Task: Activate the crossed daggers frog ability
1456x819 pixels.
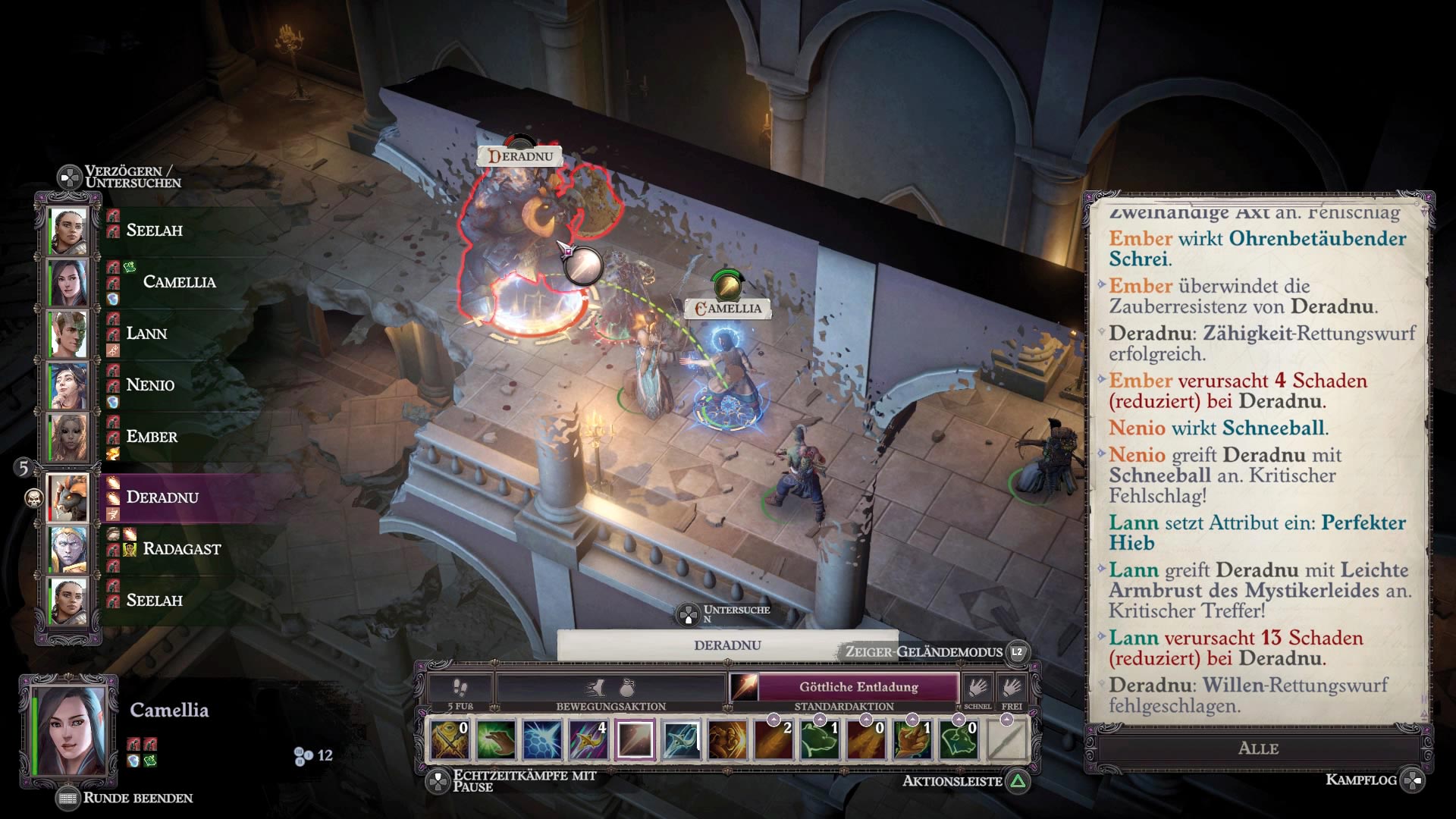Action: 449,739
